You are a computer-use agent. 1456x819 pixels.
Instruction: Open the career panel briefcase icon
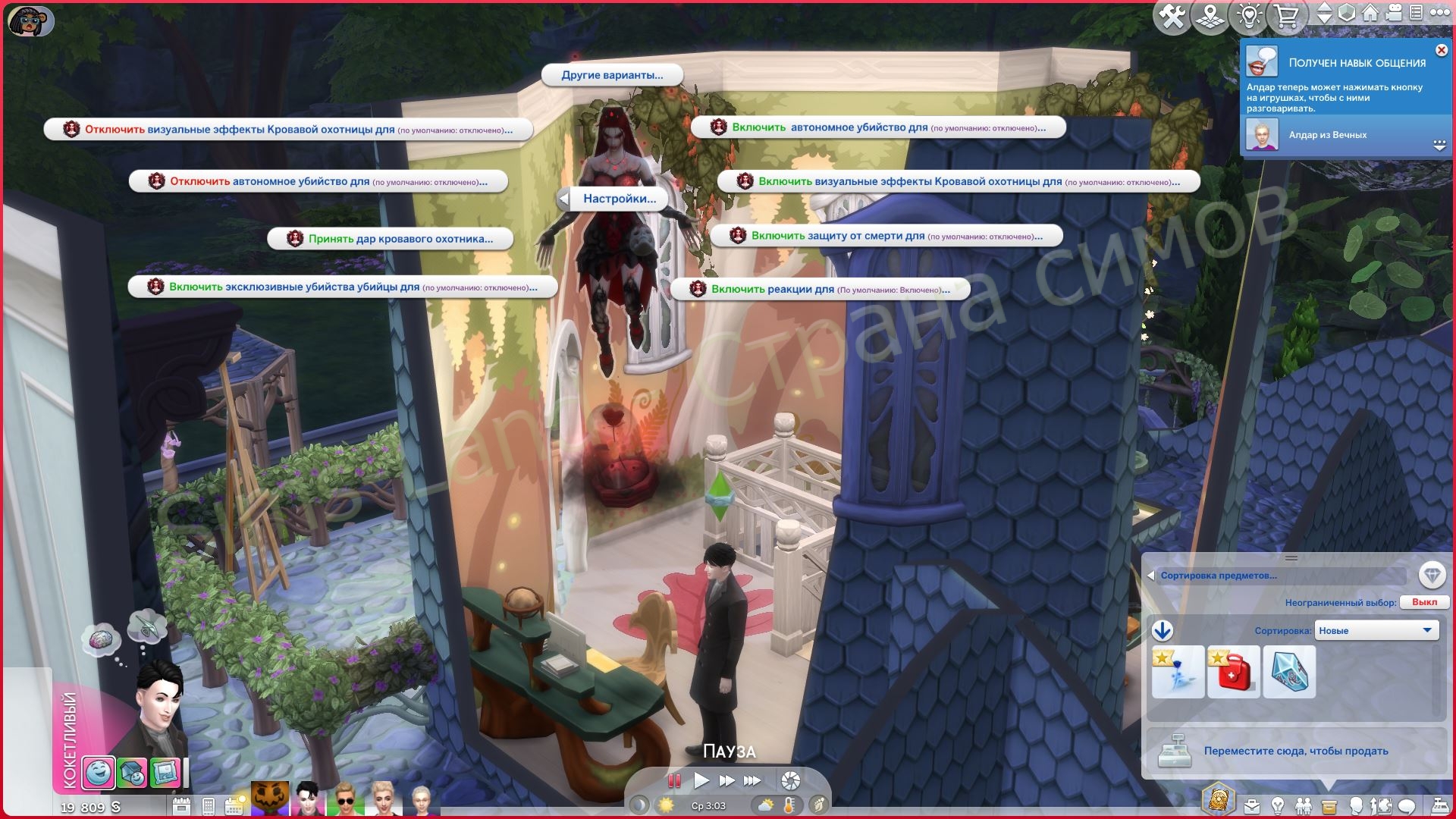coord(1252,806)
